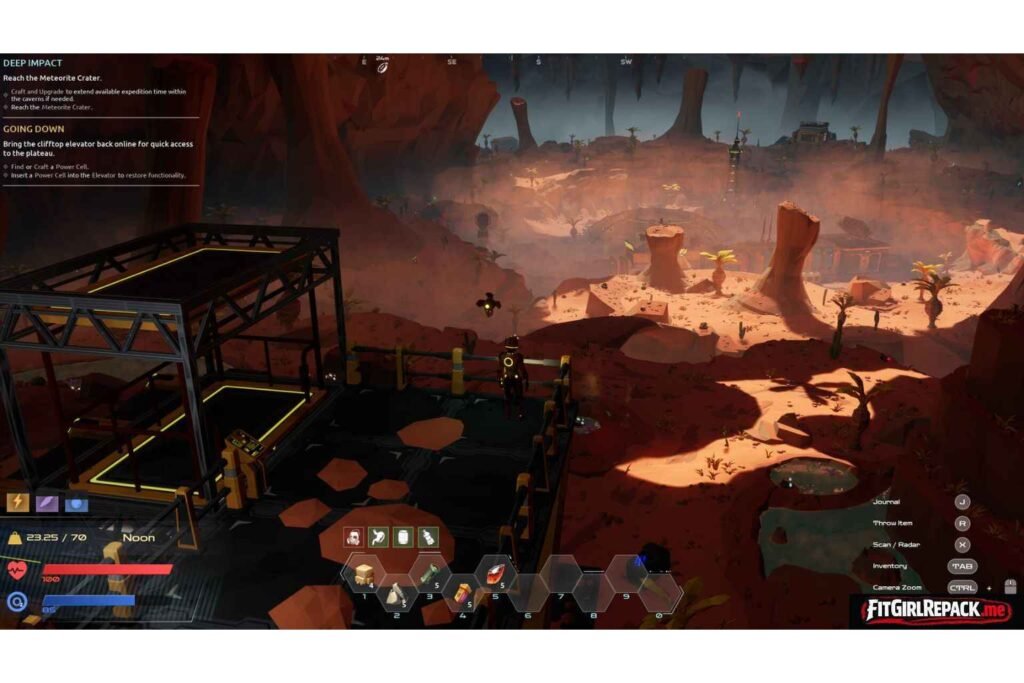The height and width of the screenshot is (683, 1024).
Task: Select the green canister in hotbar slot 3
Action: click(430, 574)
